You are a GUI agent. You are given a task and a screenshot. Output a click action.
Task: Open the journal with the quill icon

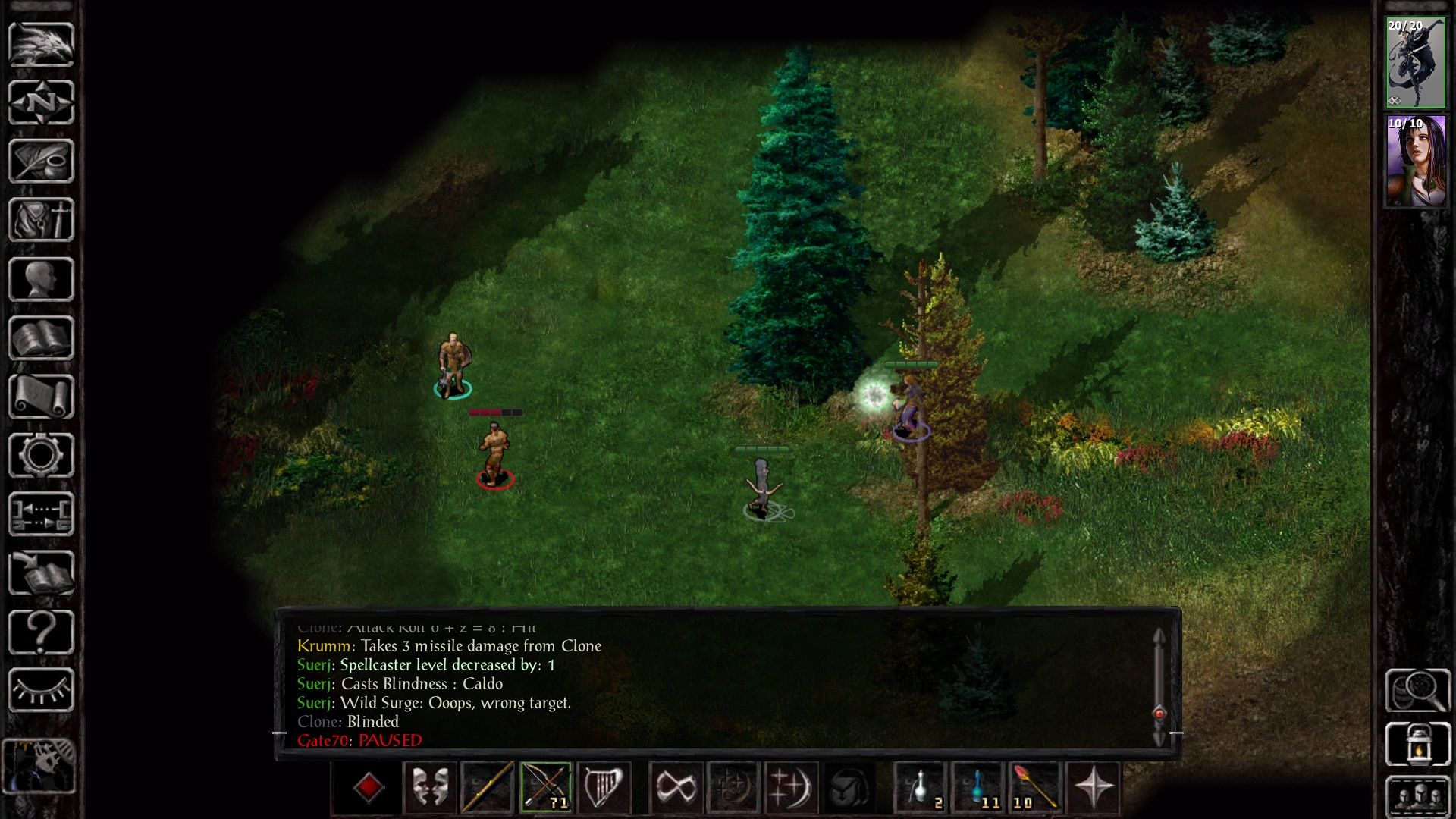[41, 161]
